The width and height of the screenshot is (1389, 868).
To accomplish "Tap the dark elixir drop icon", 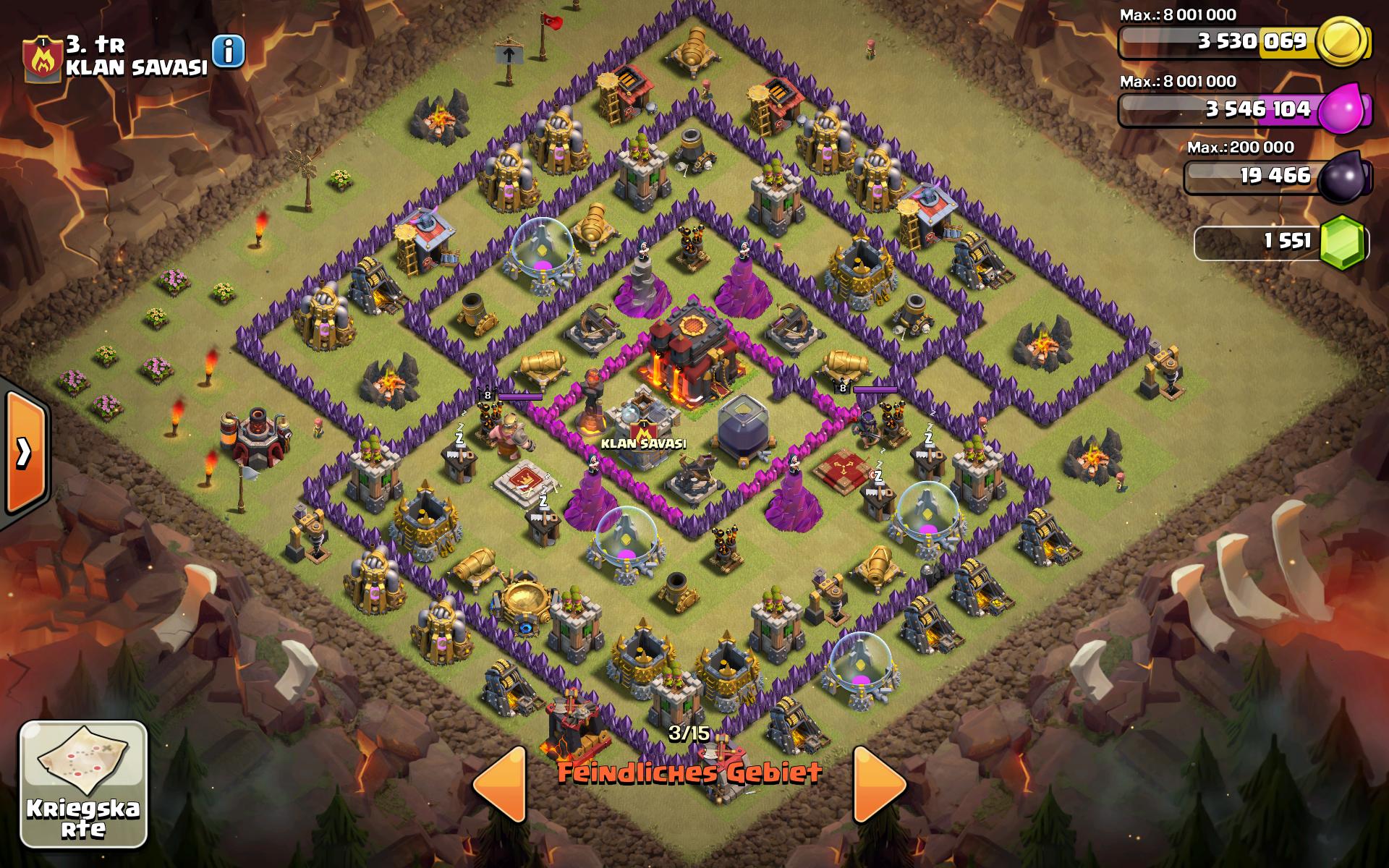I will pos(1344,176).
